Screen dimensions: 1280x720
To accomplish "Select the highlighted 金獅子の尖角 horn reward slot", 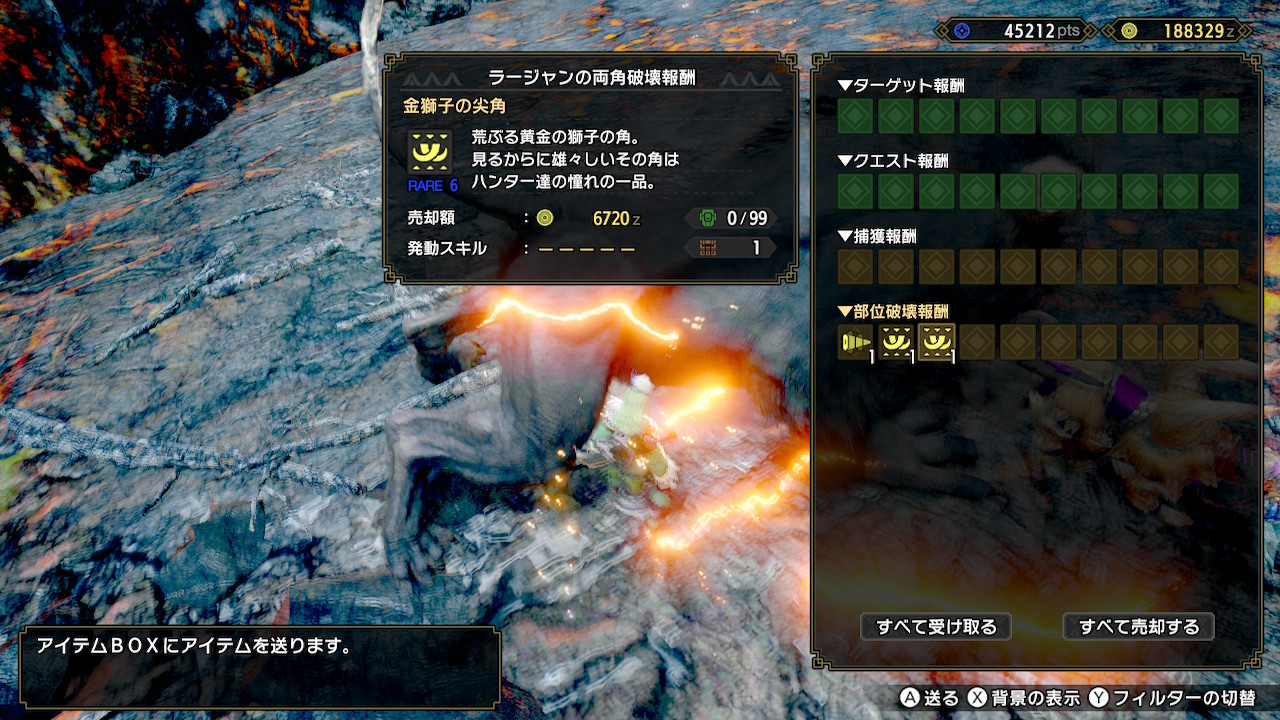I will coord(936,342).
